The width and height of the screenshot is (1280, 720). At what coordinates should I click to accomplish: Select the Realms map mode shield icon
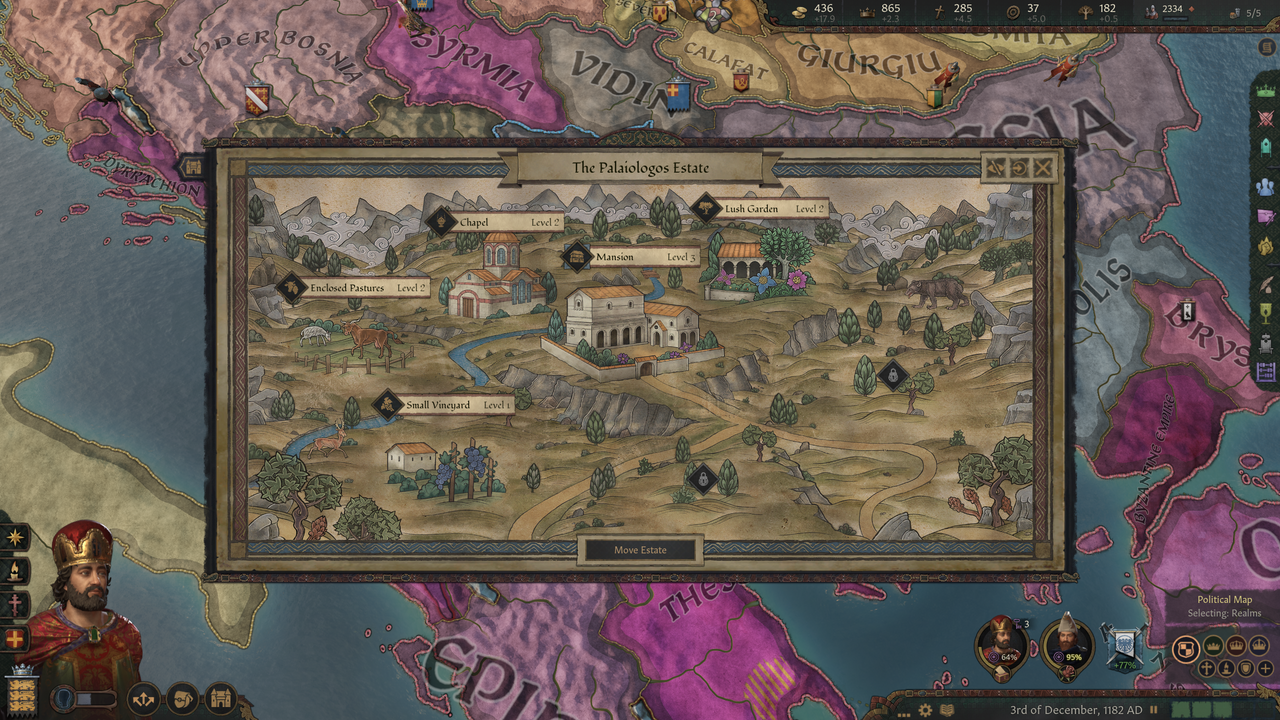[x=1186, y=648]
